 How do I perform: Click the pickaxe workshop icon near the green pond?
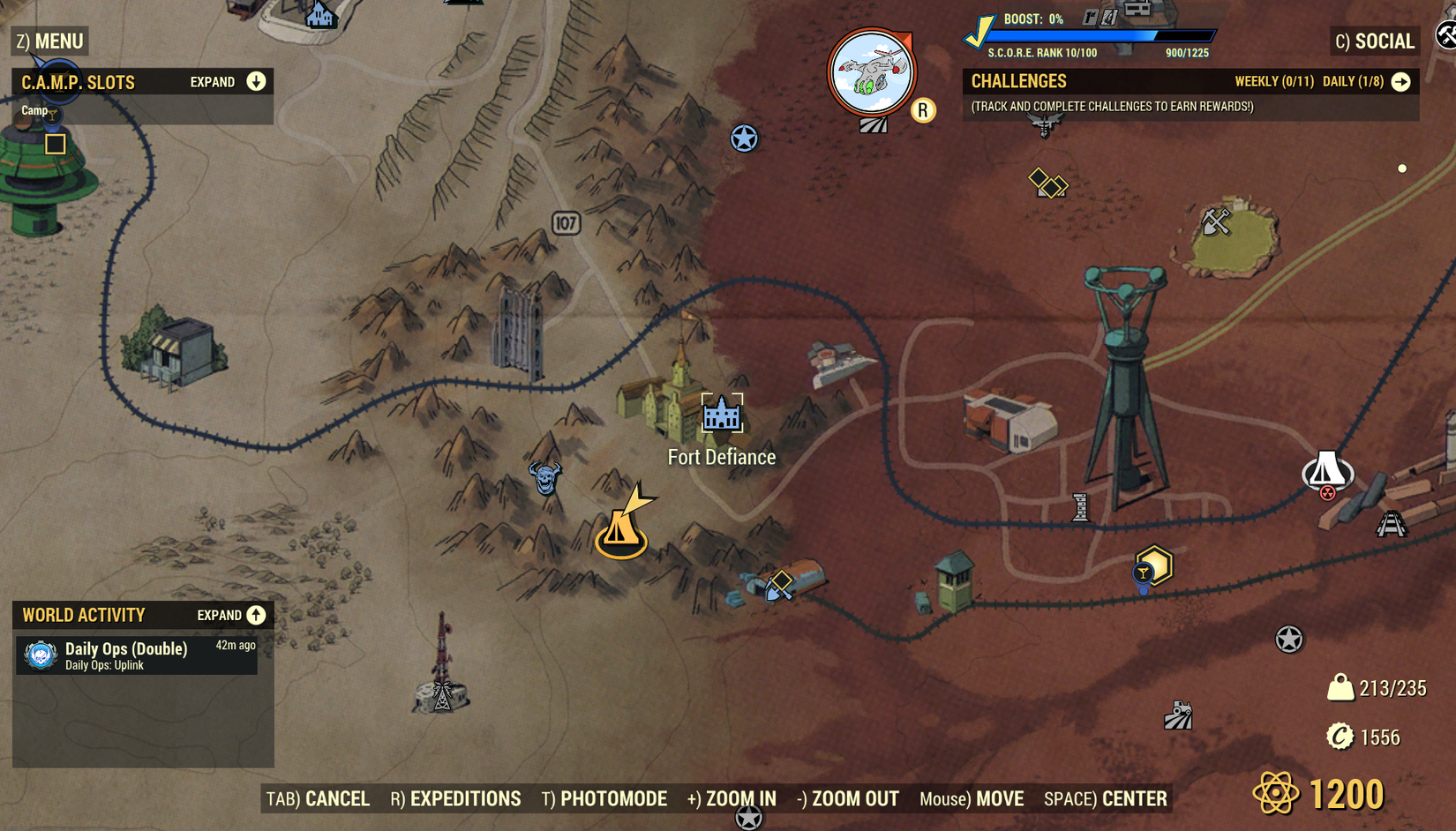(1219, 222)
